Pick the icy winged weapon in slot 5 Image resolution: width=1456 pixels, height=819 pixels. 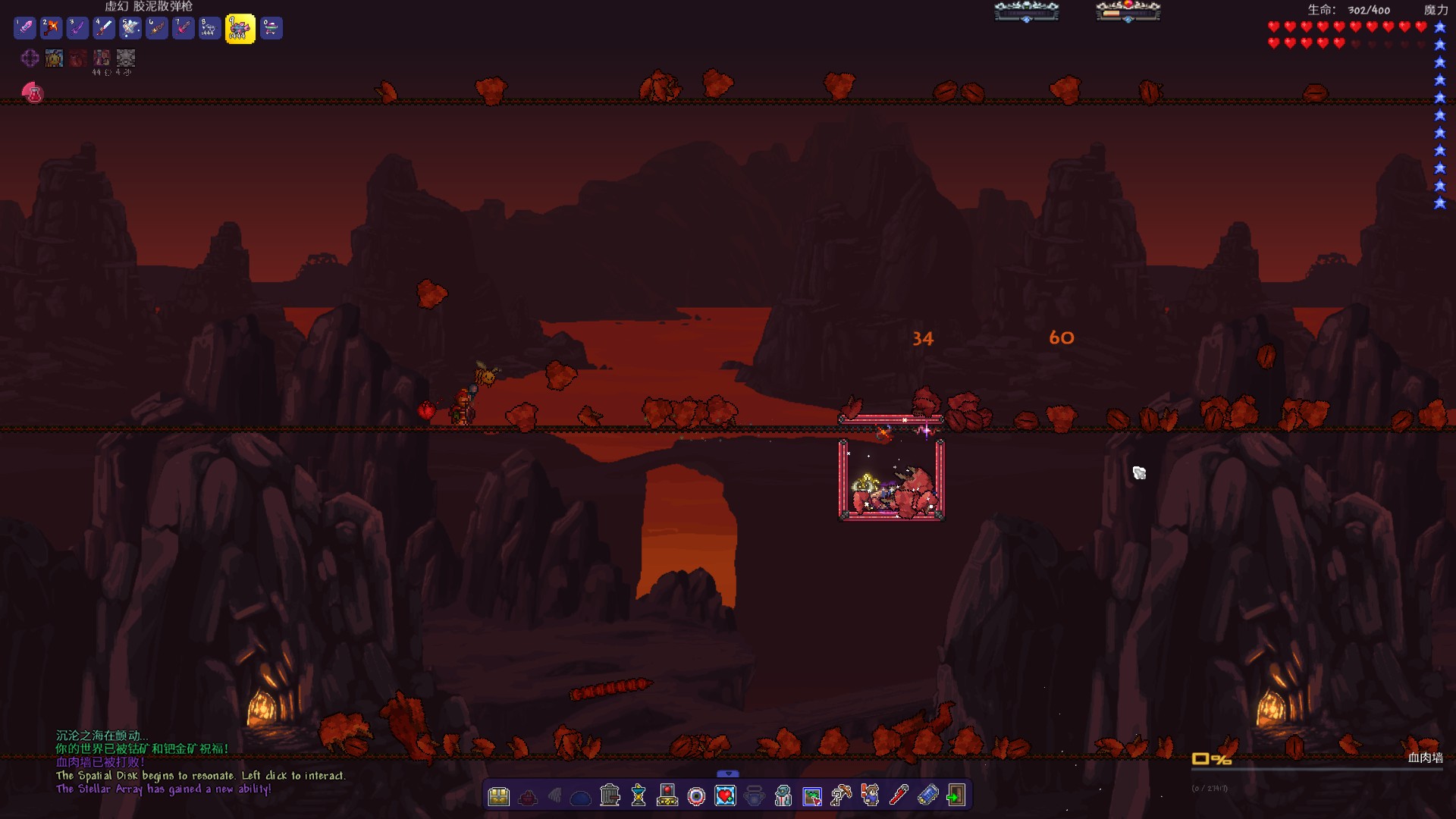tap(130, 29)
